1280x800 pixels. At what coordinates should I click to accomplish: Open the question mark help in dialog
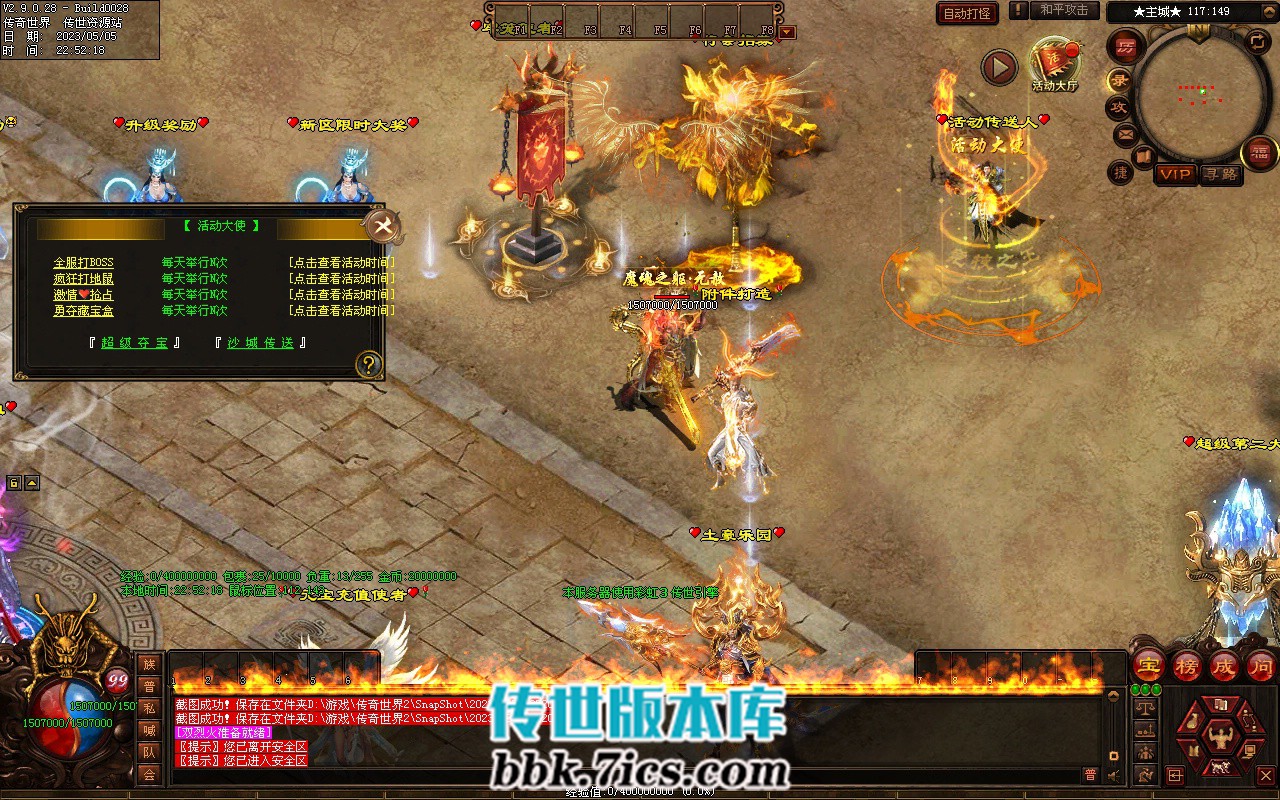click(369, 363)
